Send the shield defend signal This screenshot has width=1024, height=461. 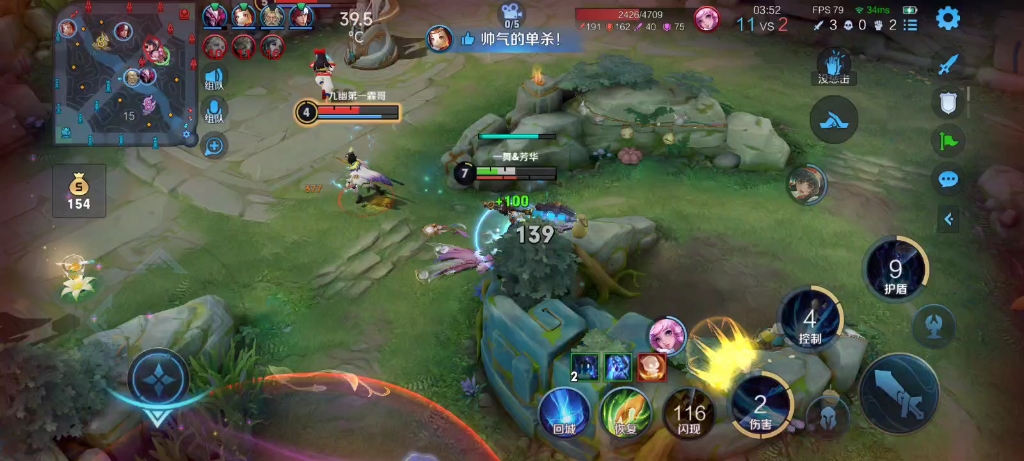(x=948, y=102)
